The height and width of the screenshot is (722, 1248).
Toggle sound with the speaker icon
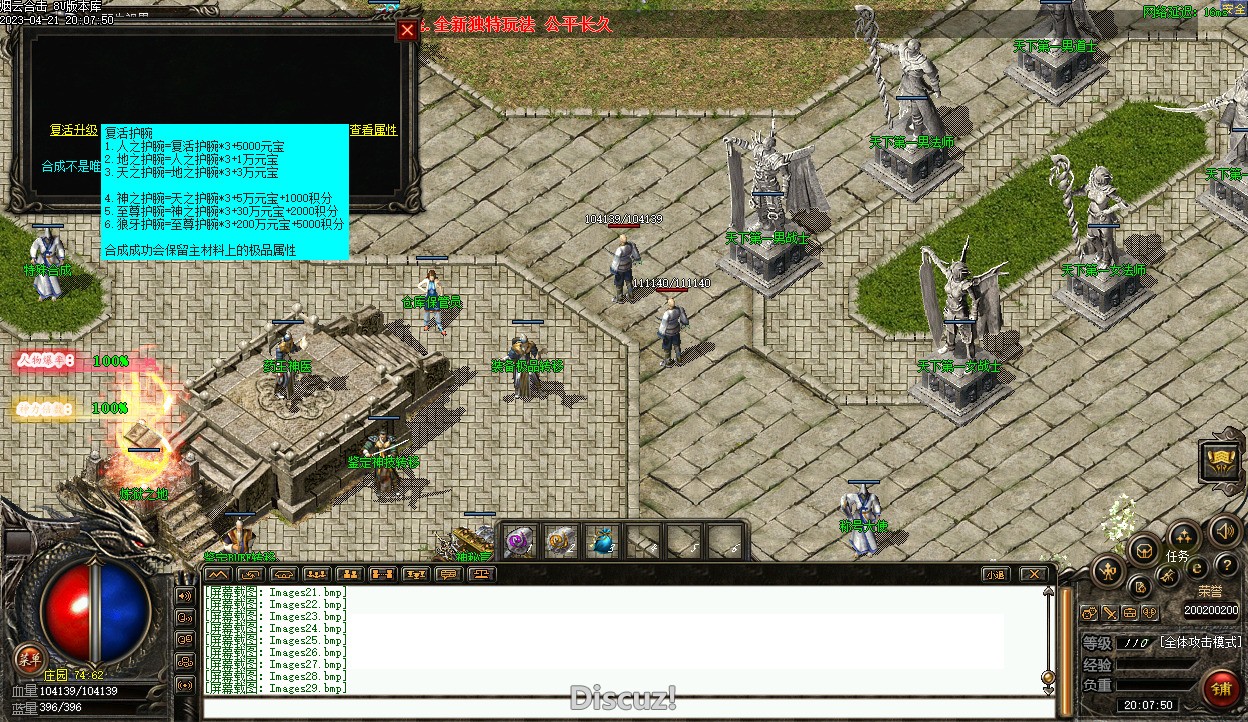[x=1223, y=531]
